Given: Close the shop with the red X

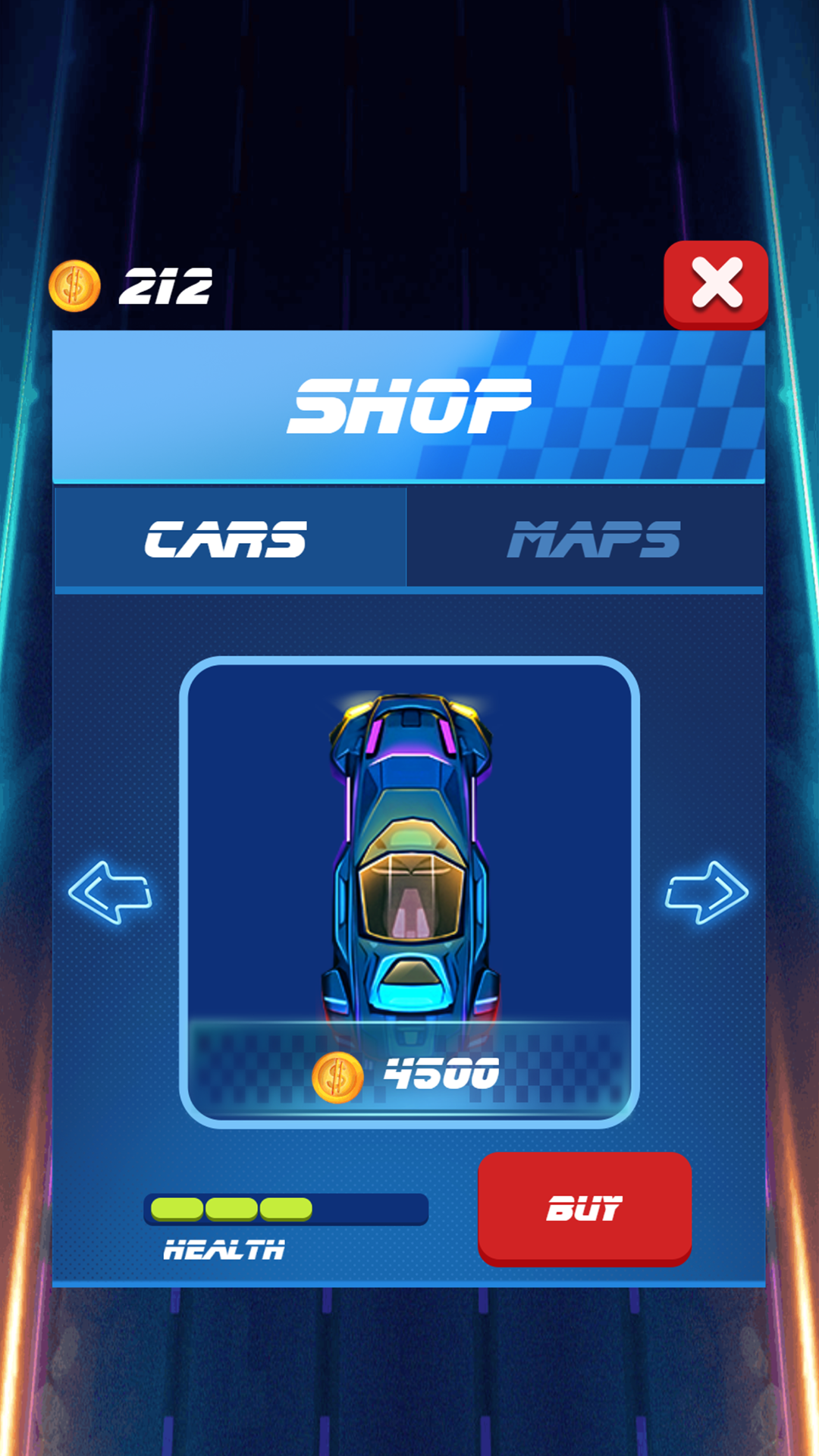Looking at the screenshot, I should point(715,284).
